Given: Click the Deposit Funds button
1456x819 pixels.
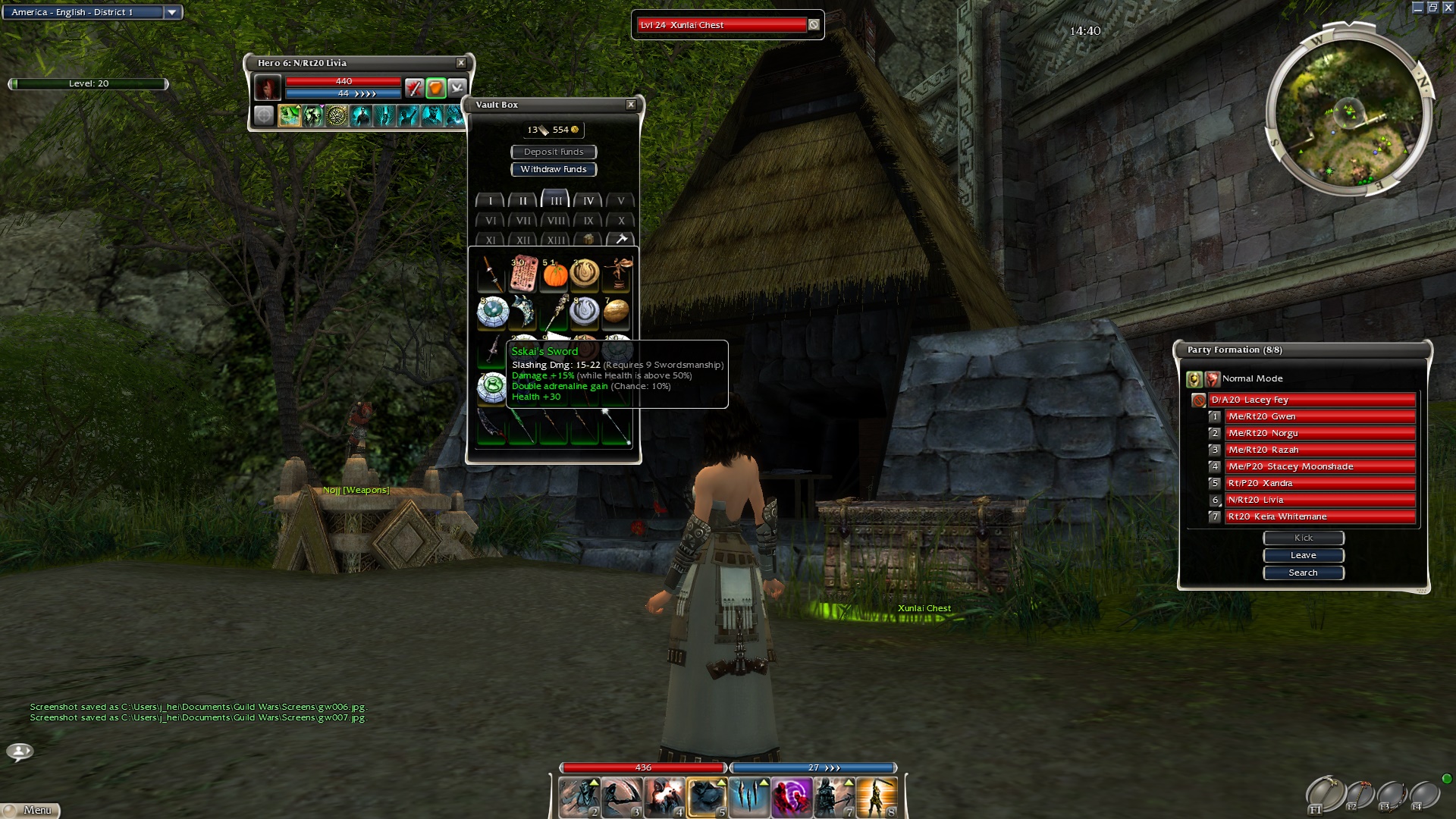Looking at the screenshot, I should coord(554,152).
